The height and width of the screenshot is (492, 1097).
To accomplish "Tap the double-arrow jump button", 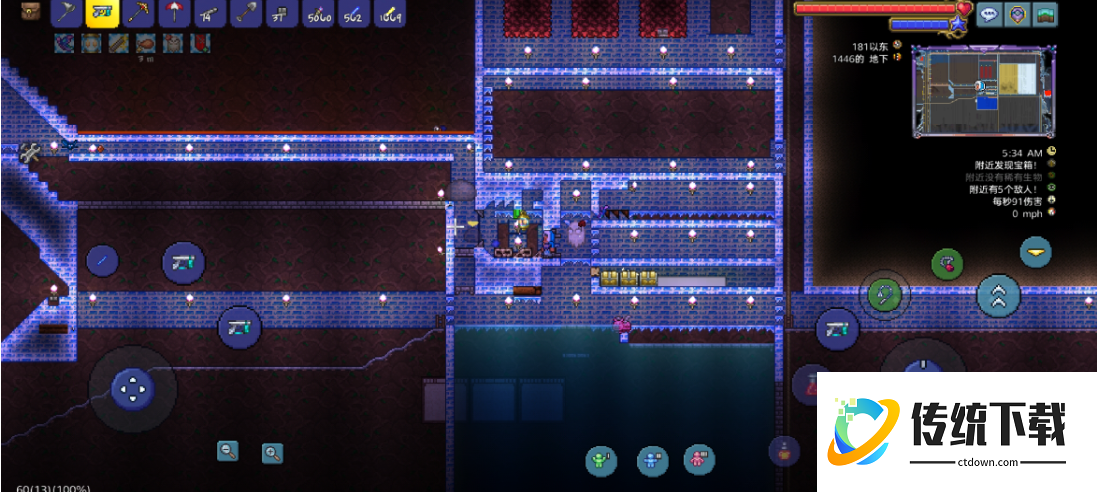I will [998, 295].
